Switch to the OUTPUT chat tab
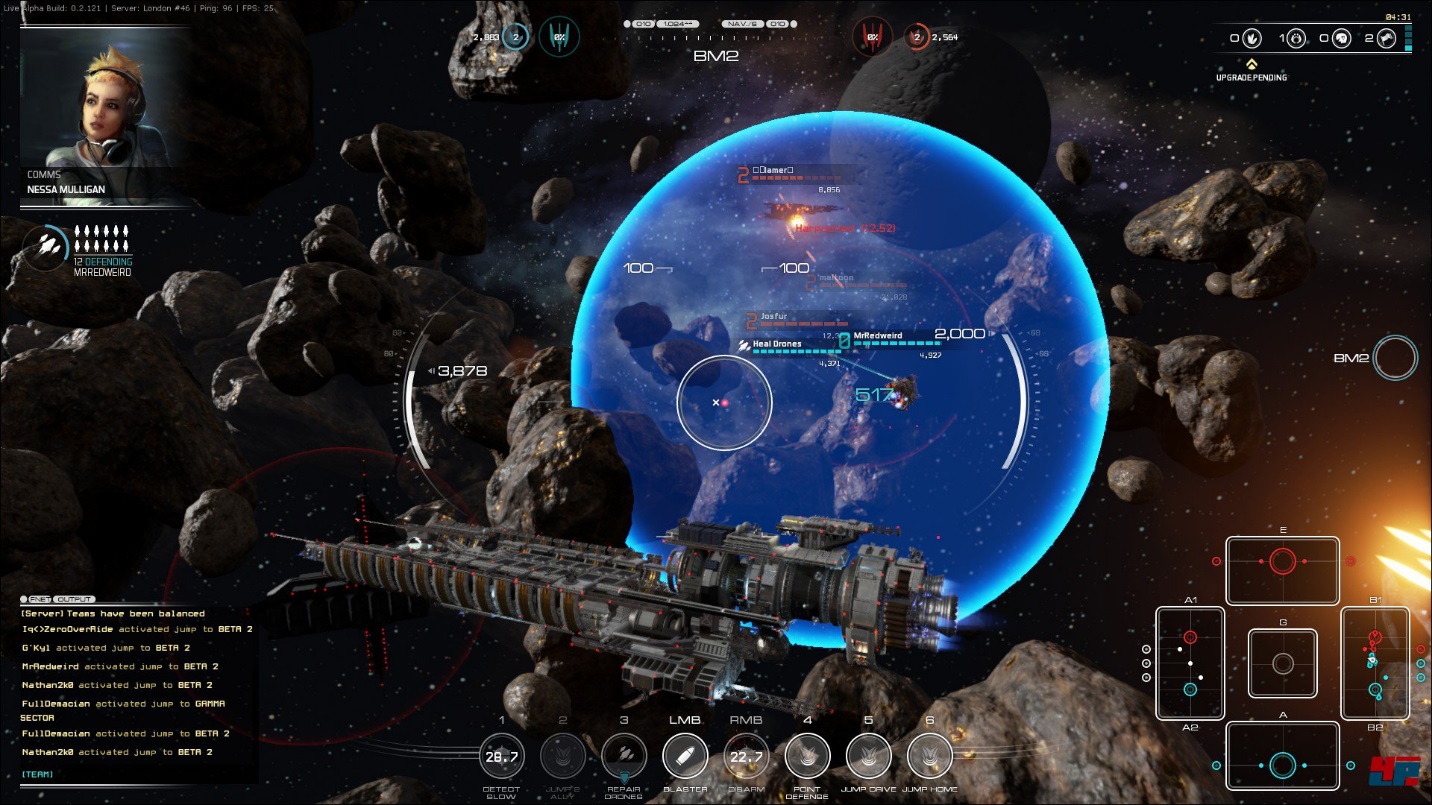This screenshot has height=805, width=1432. click(x=72, y=598)
